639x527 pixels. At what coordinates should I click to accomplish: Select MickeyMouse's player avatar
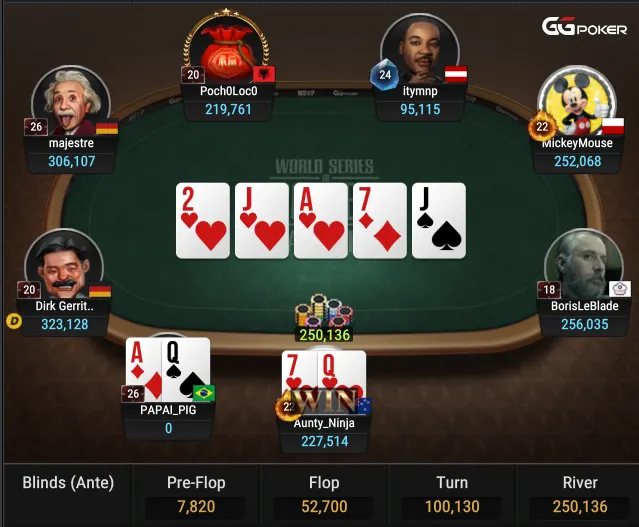(x=576, y=105)
